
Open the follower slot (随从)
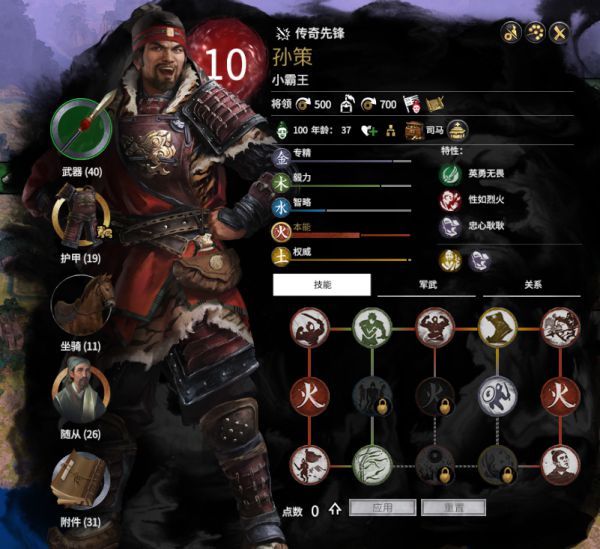click(82, 392)
